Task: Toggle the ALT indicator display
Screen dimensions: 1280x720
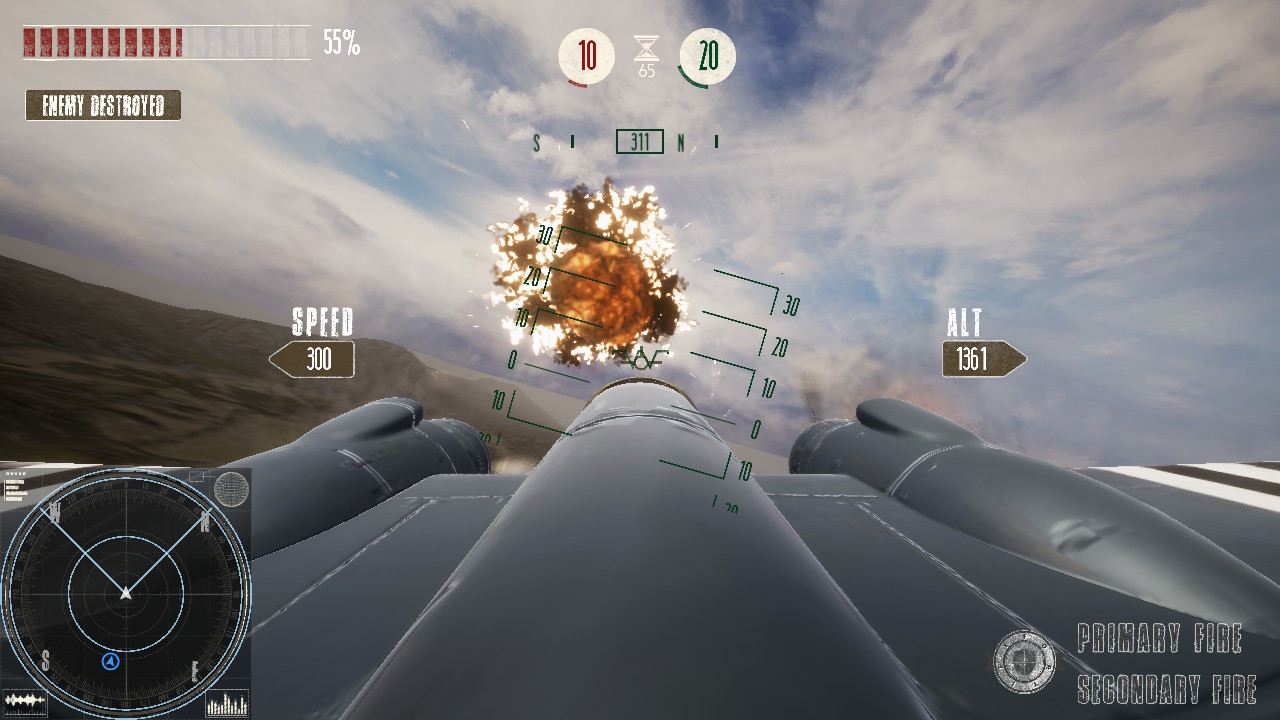Action: coord(962,324)
